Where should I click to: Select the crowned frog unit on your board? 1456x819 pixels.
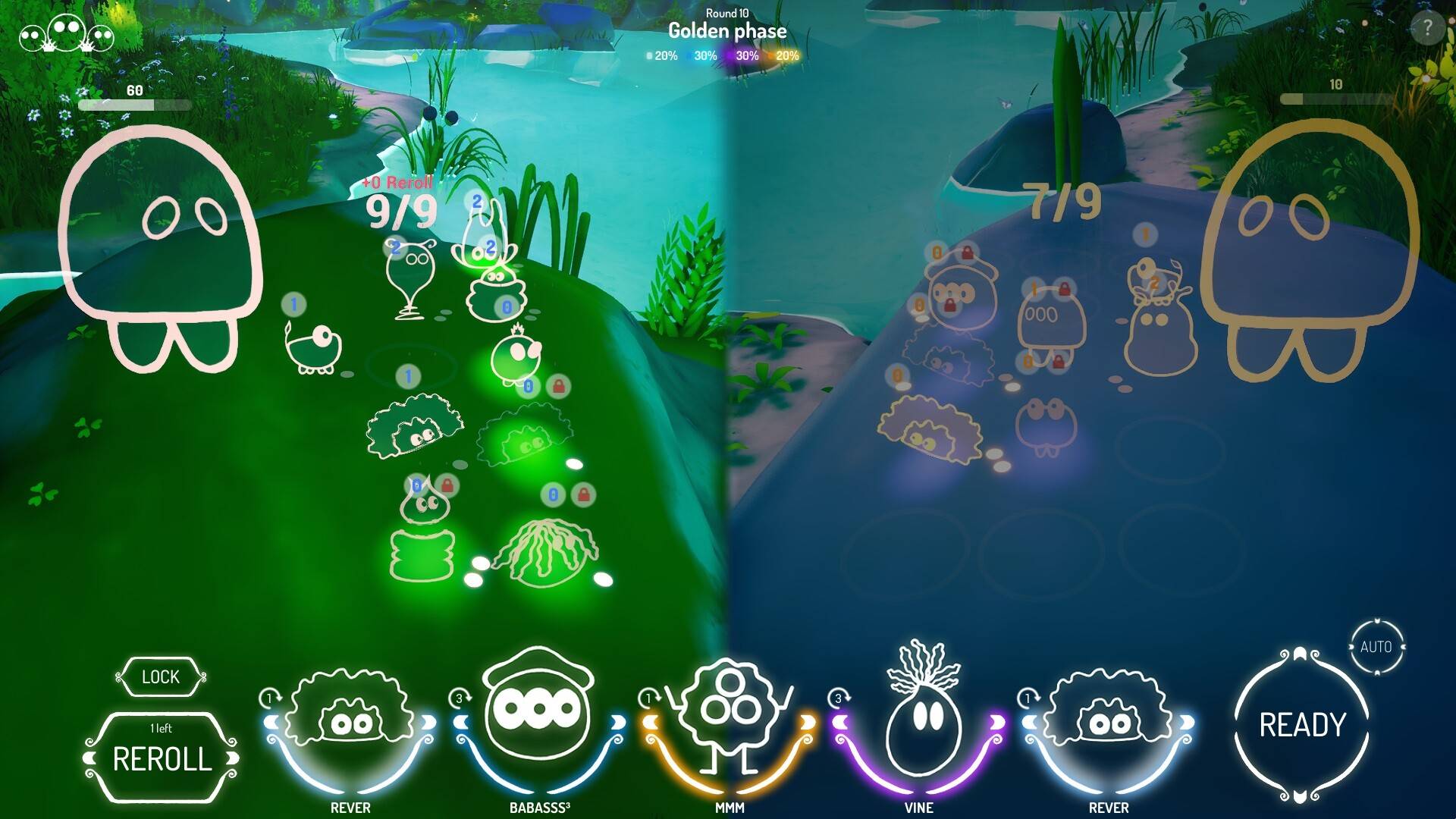516,356
